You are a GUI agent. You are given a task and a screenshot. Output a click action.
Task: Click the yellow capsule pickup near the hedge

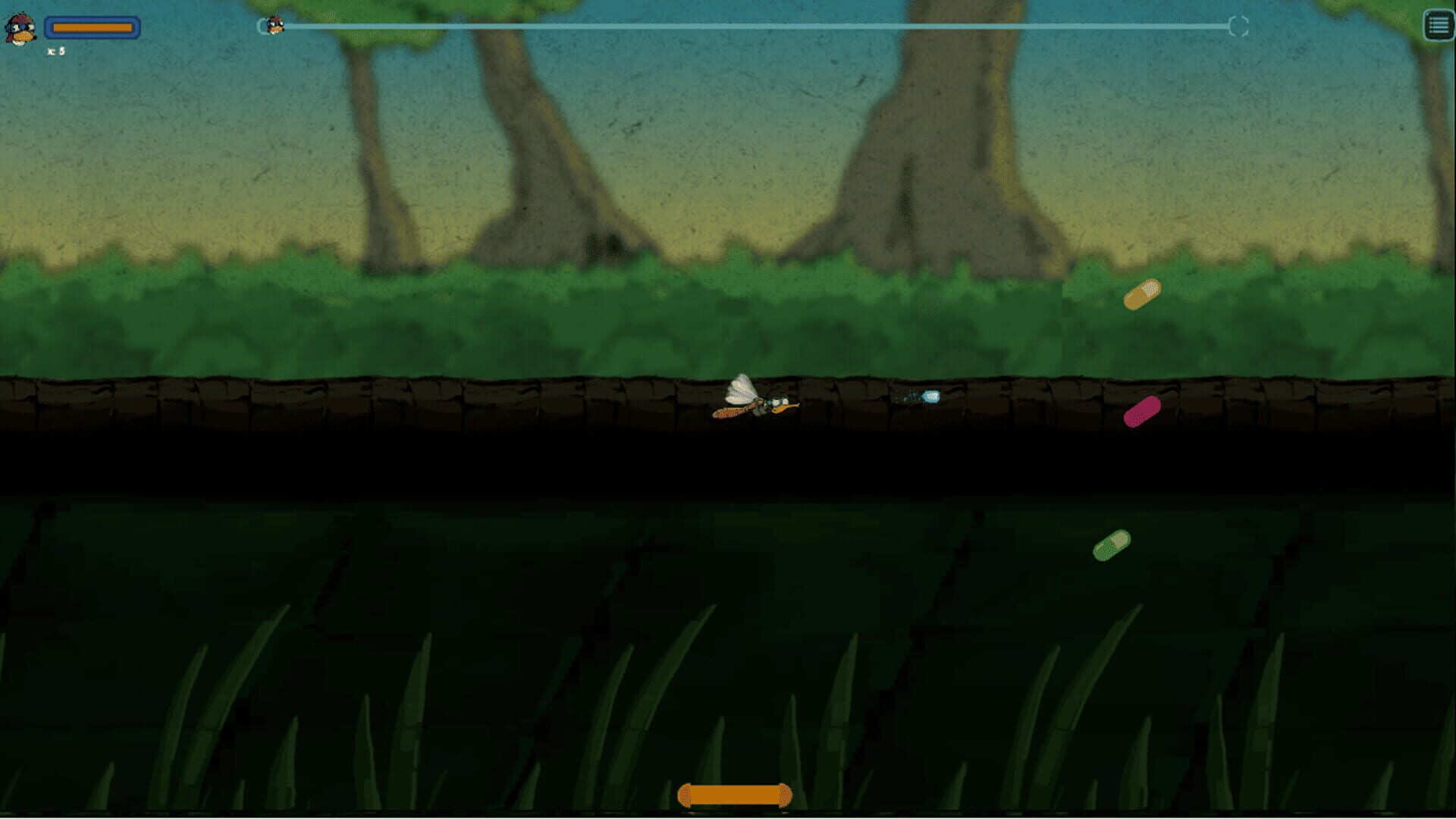click(x=1144, y=294)
